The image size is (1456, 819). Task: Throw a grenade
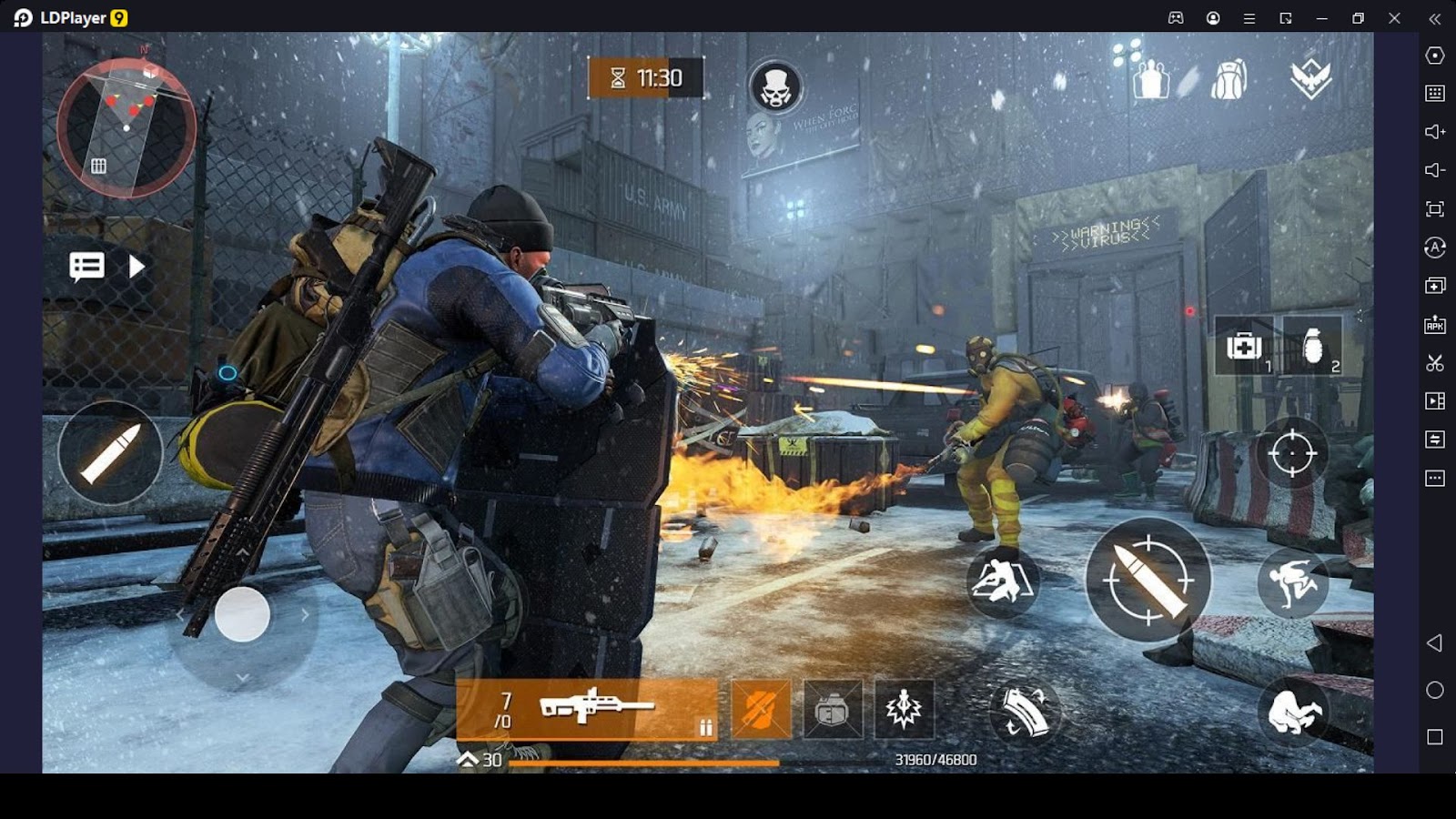(1312, 347)
